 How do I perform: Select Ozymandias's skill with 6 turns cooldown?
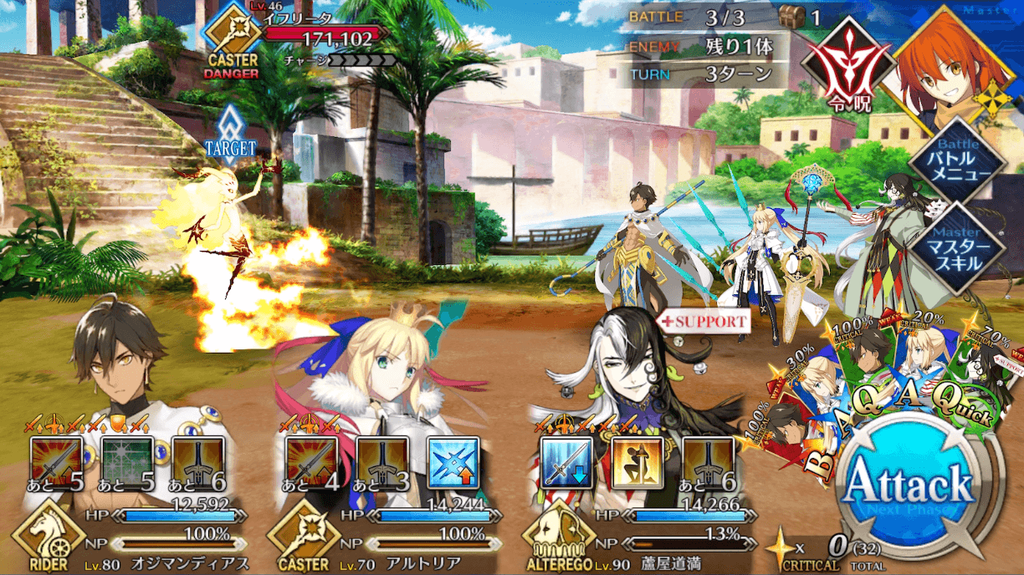[198, 463]
